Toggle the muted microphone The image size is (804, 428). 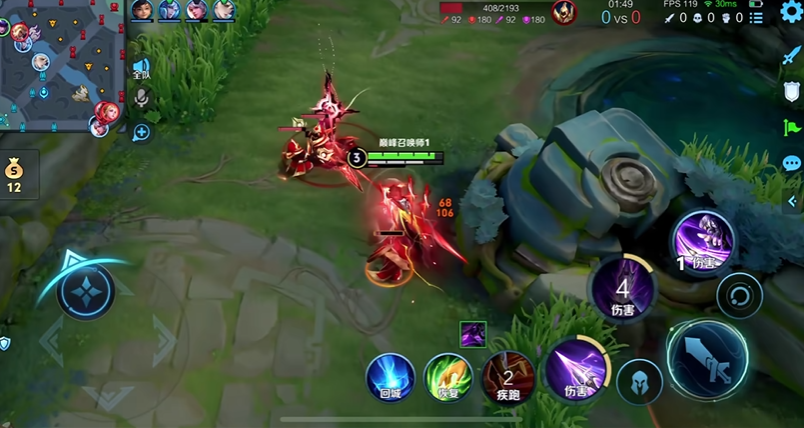141,98
